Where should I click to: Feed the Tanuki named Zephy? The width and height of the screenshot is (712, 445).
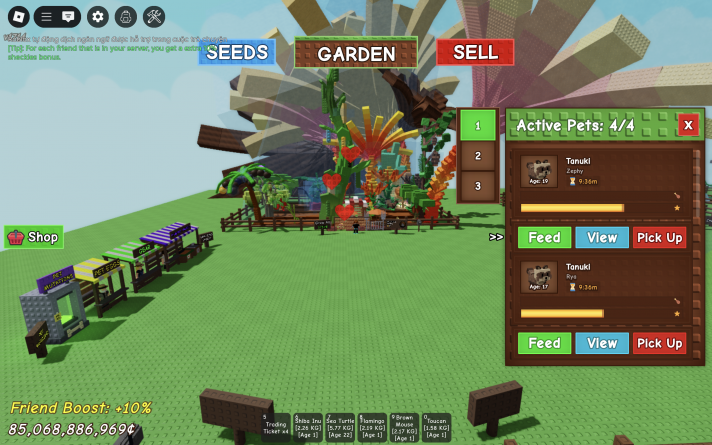[544, 237]
